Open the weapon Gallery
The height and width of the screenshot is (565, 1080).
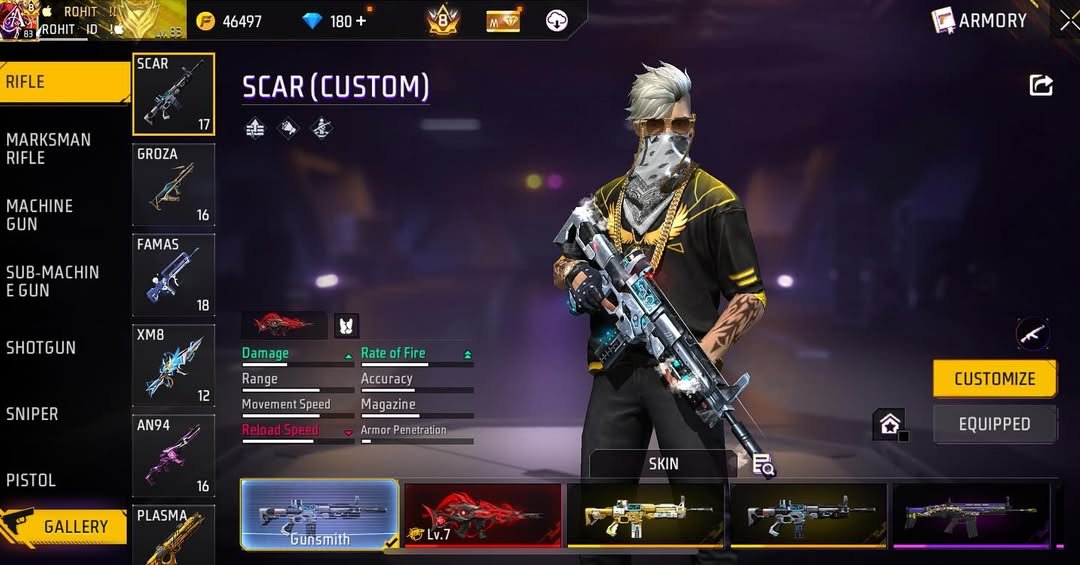66,527
